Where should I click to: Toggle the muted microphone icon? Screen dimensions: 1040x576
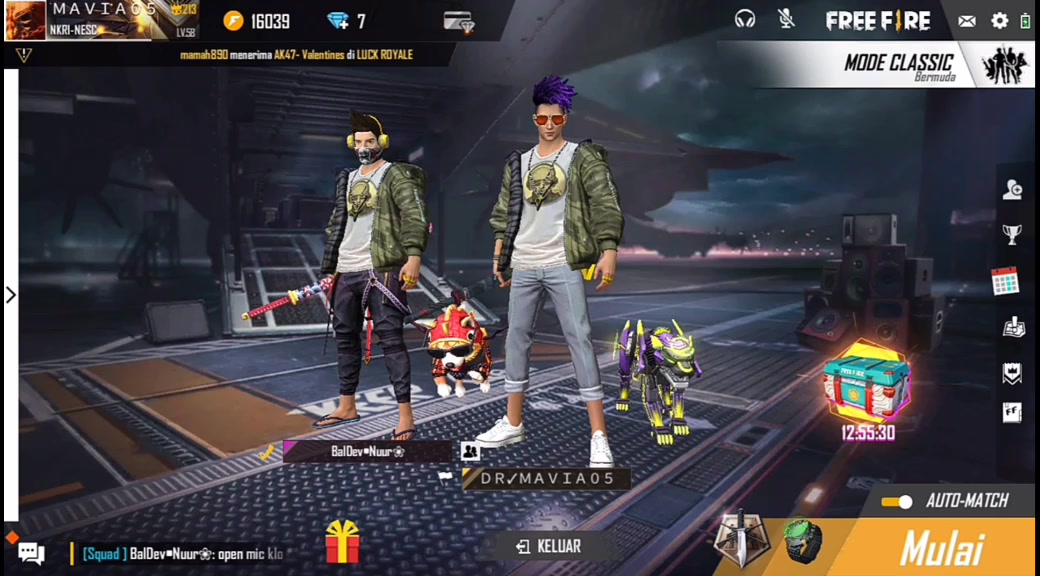[x=786, y=19]
